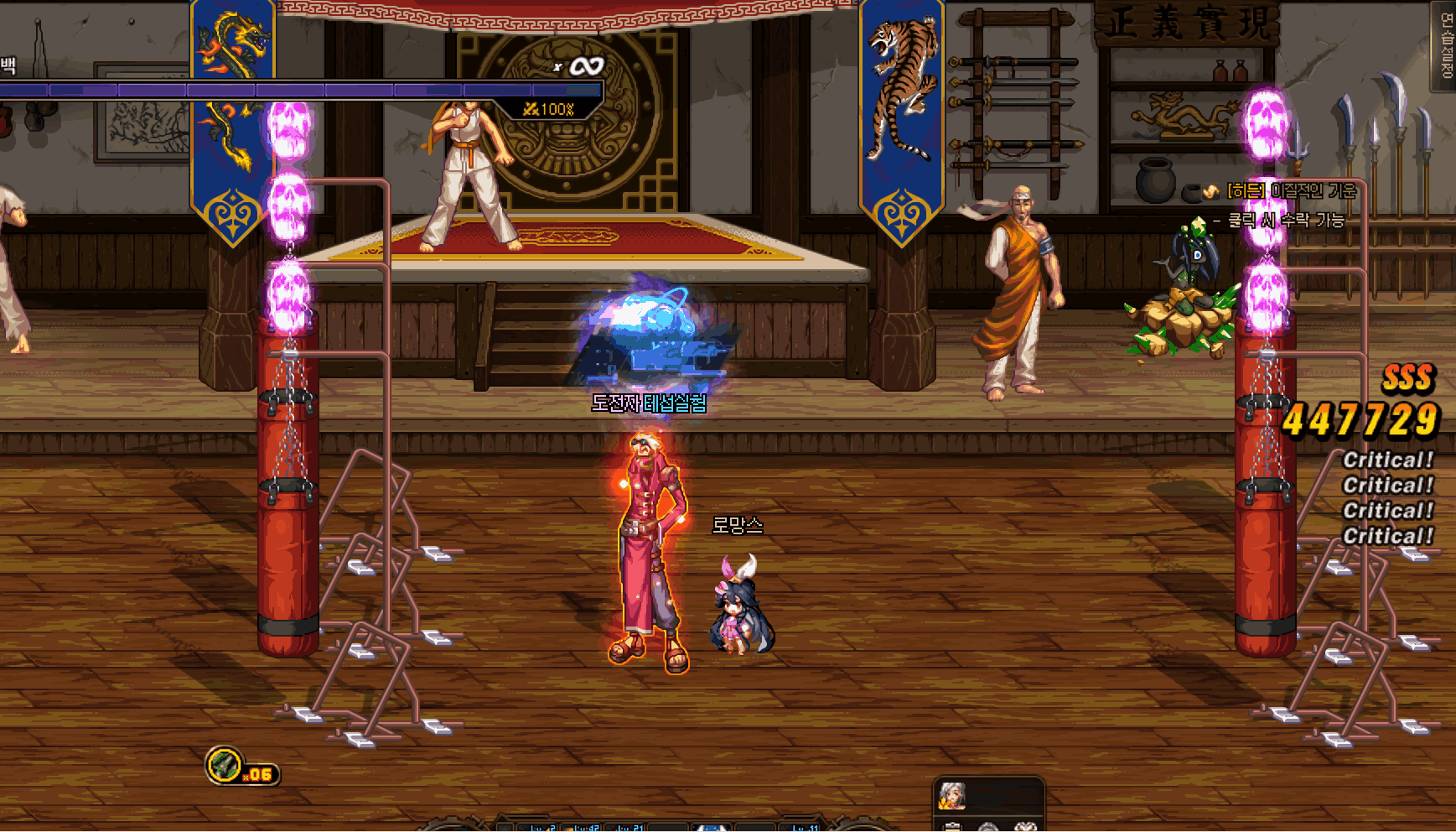Click the burning character portrait thumbnail
The width and height of the screenshot is (1456, 832).
click(951, 797)
